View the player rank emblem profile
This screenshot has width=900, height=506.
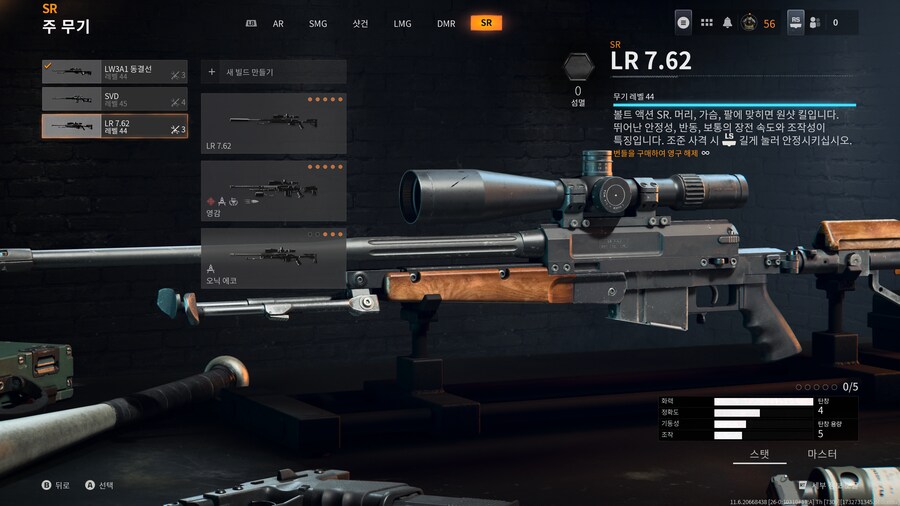(748, 23)
